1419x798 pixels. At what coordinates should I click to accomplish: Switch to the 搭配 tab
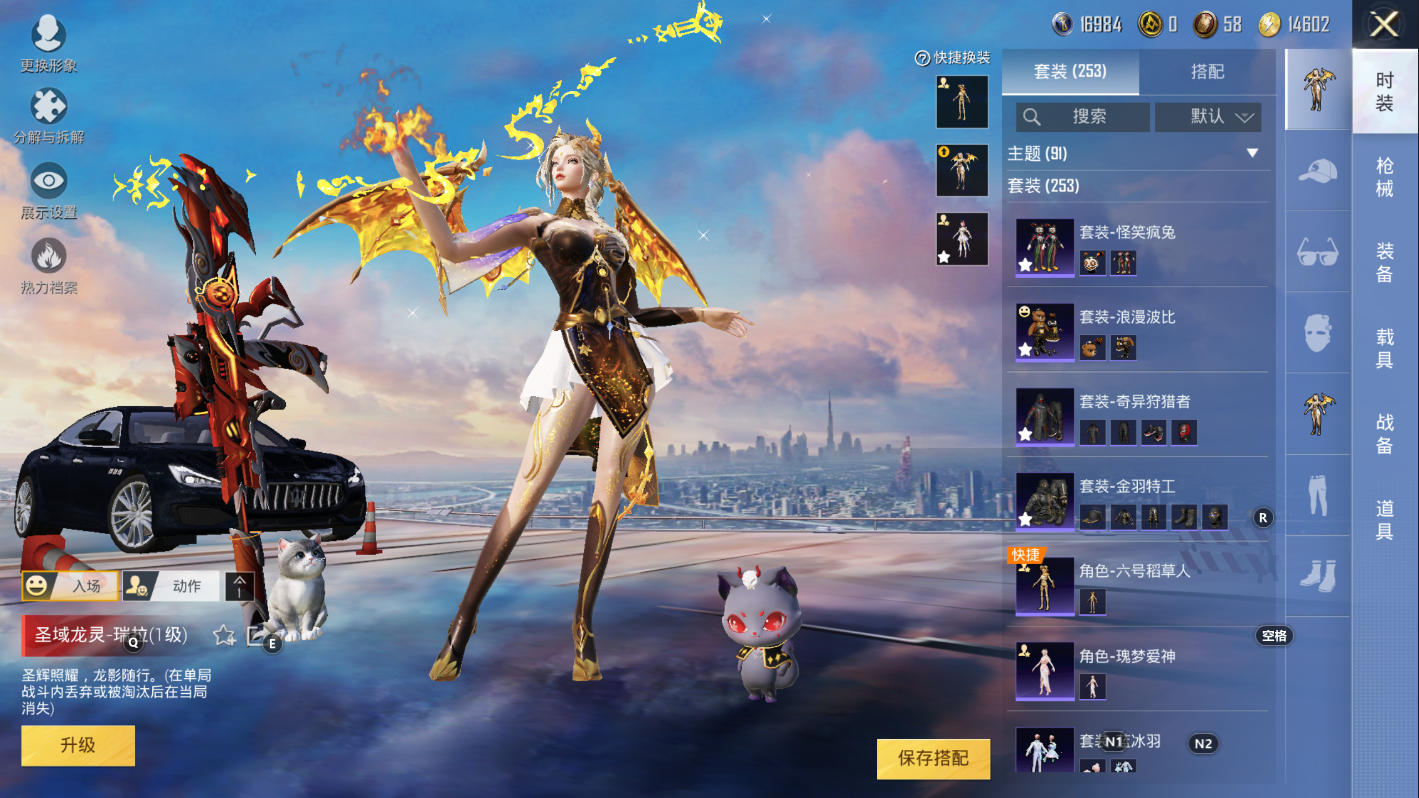[1206, 72]
